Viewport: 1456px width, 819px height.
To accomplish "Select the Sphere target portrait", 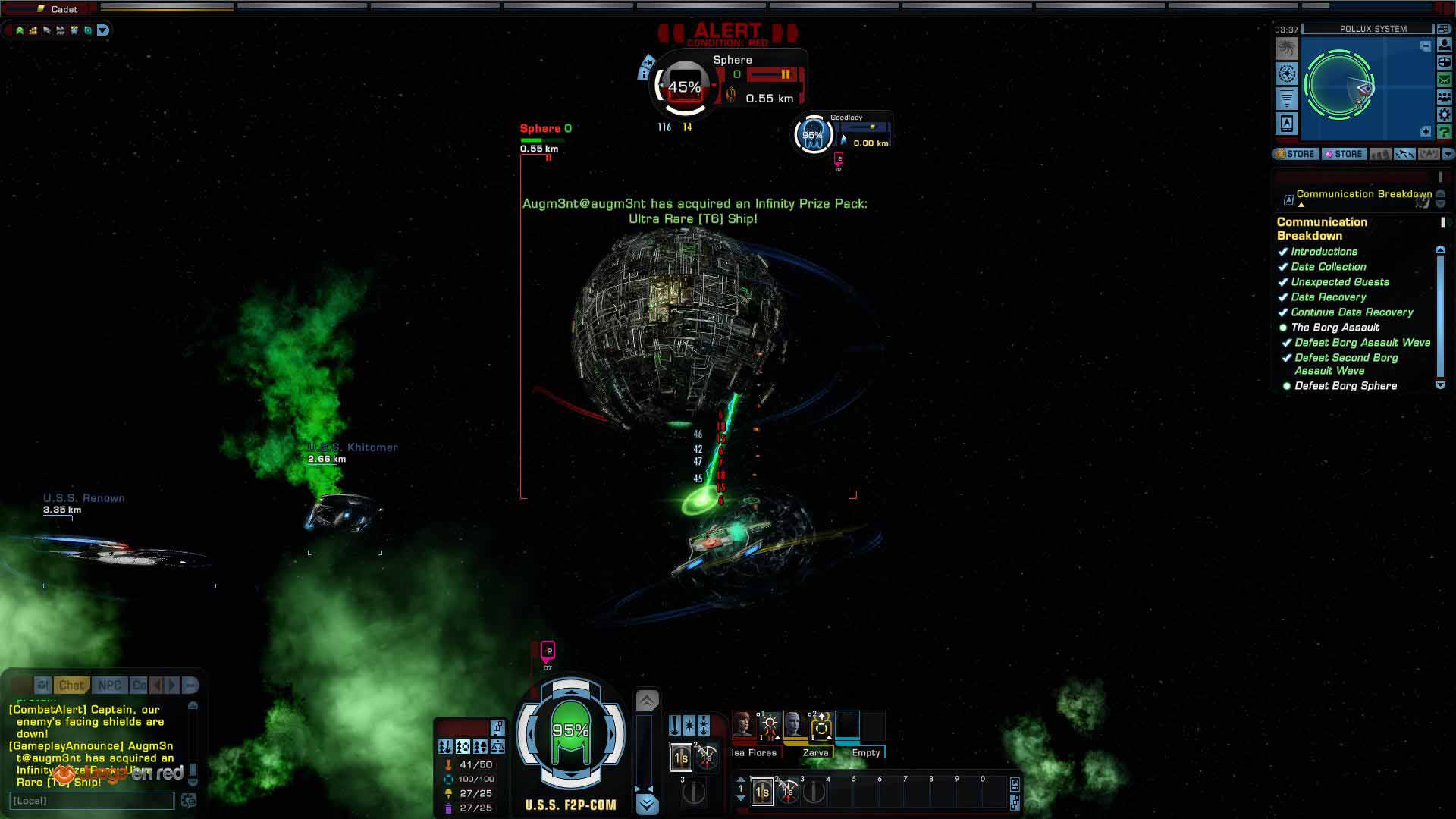I will coord(683,86).
